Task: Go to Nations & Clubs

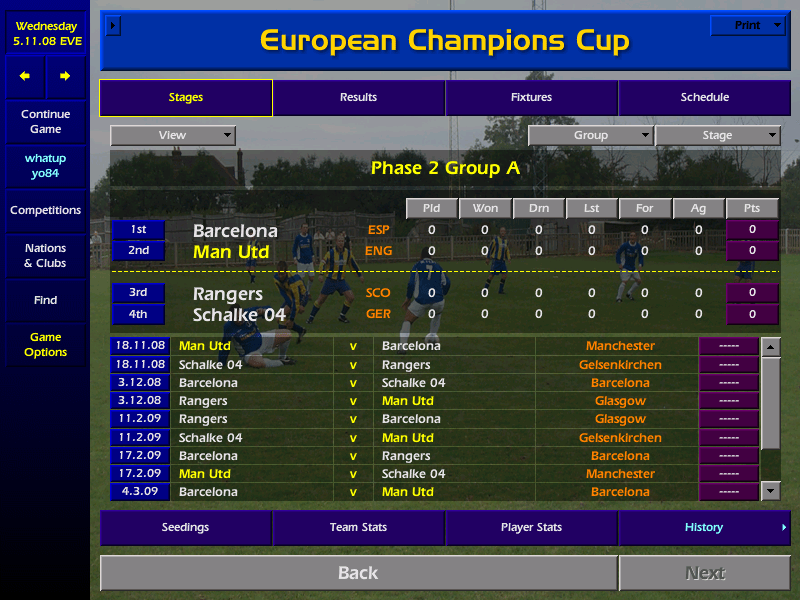Action: [45, 255]
